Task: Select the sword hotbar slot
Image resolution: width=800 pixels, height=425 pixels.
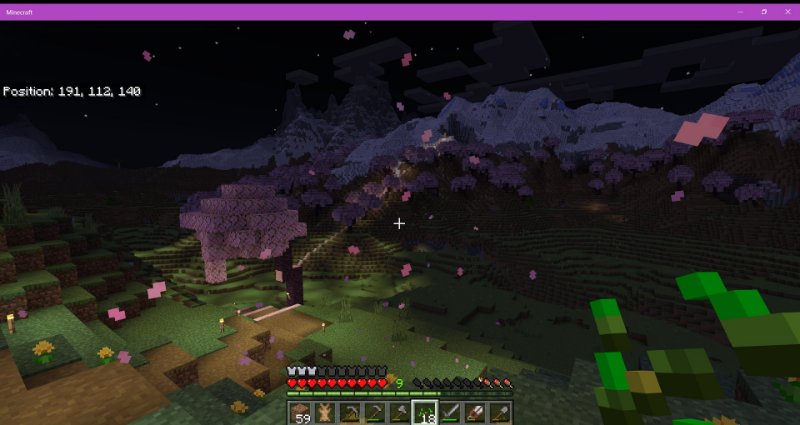Action: (x=450, y=412)
